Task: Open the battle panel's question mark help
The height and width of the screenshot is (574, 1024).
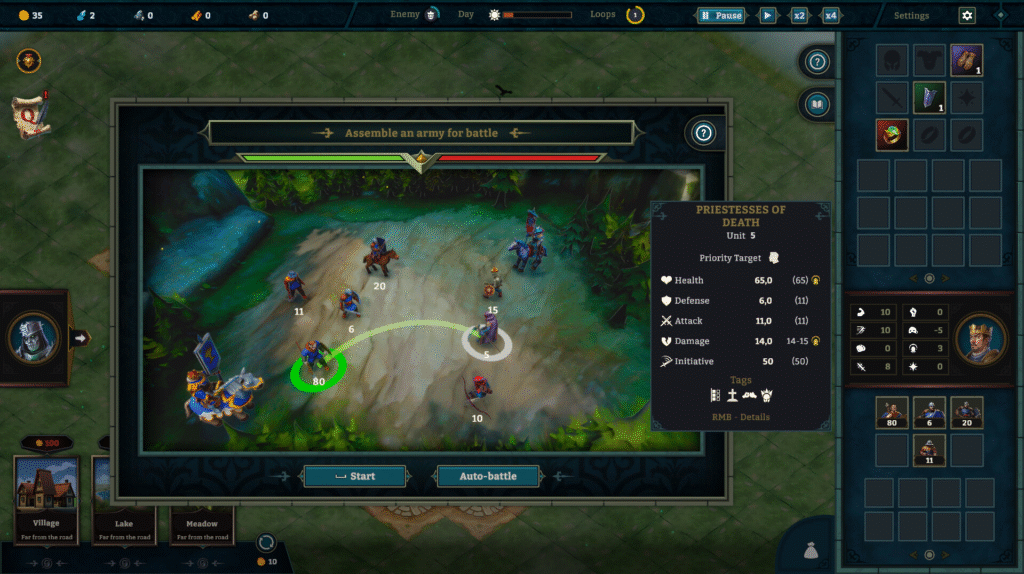Action: point(703,132)
